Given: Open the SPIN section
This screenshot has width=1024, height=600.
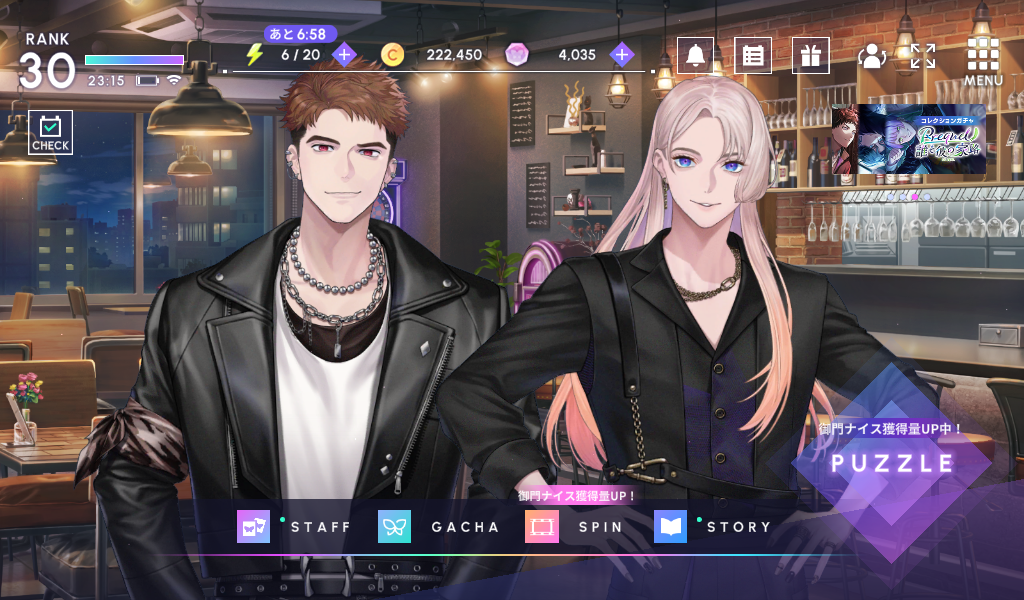Looking at the screenshot, I should [575, 527].
